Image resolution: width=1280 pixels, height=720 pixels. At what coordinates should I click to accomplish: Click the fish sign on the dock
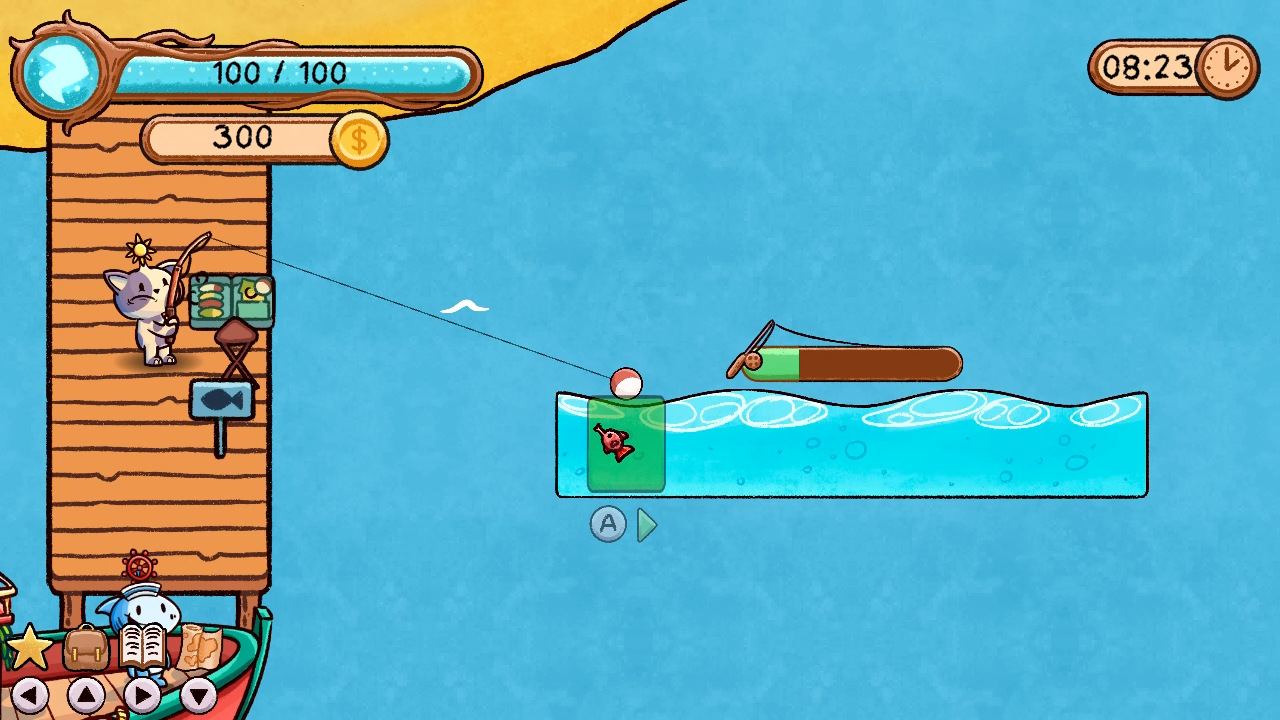222,398
